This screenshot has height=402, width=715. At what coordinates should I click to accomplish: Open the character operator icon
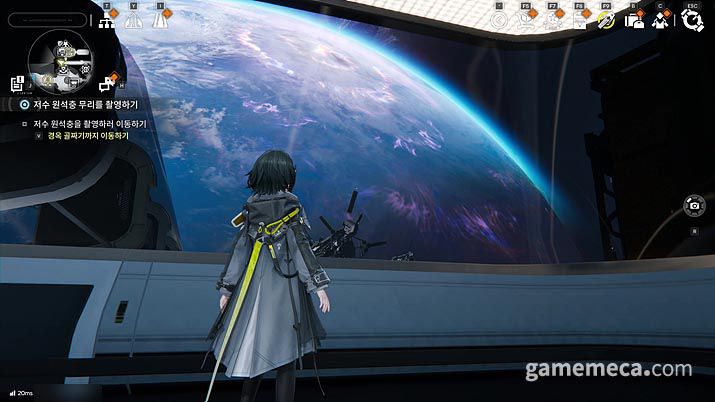(659, 20)
